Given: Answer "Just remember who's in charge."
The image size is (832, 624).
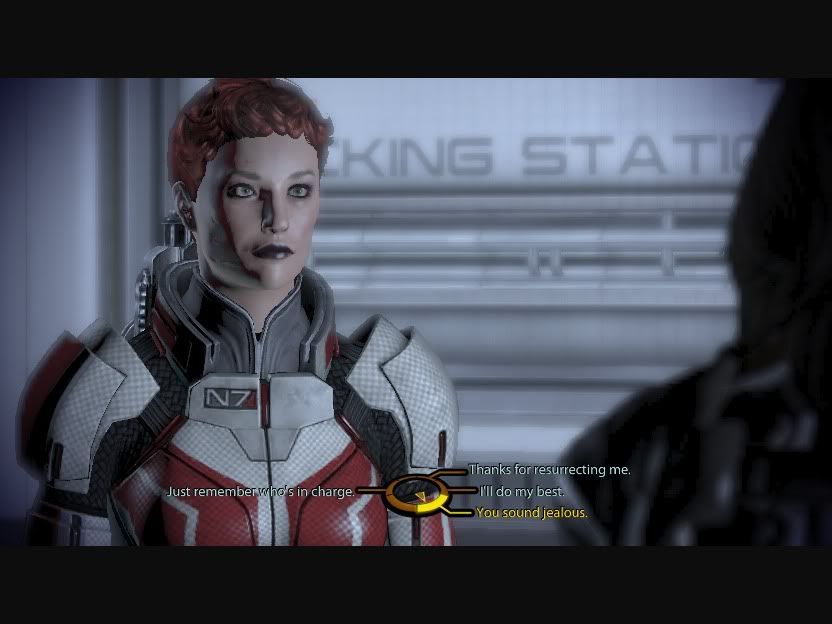Looking at the screenshot, I should click(x=260, y=492).
